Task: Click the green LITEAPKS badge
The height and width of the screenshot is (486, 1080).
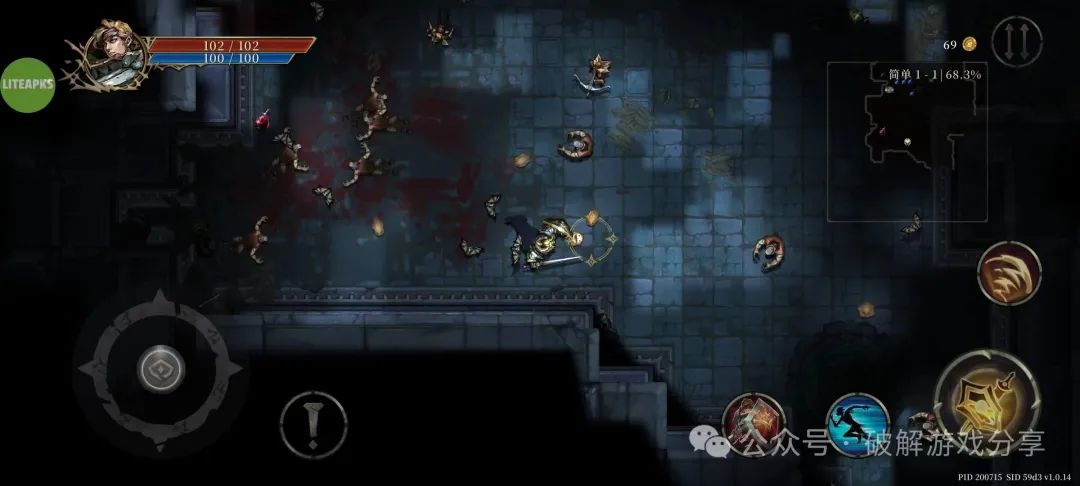Action: 27,84
